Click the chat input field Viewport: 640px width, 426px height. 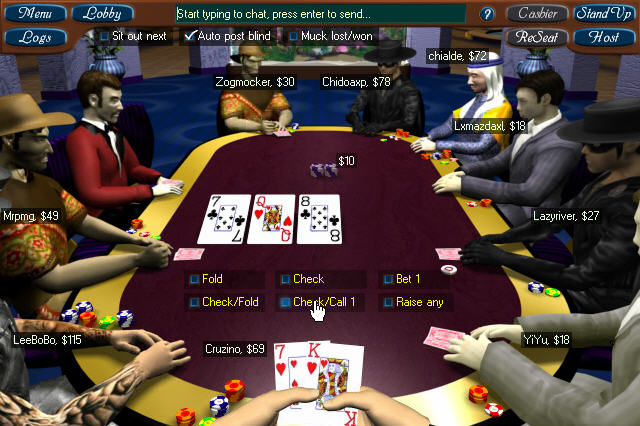pyautogui.click(x=320, y=14)
